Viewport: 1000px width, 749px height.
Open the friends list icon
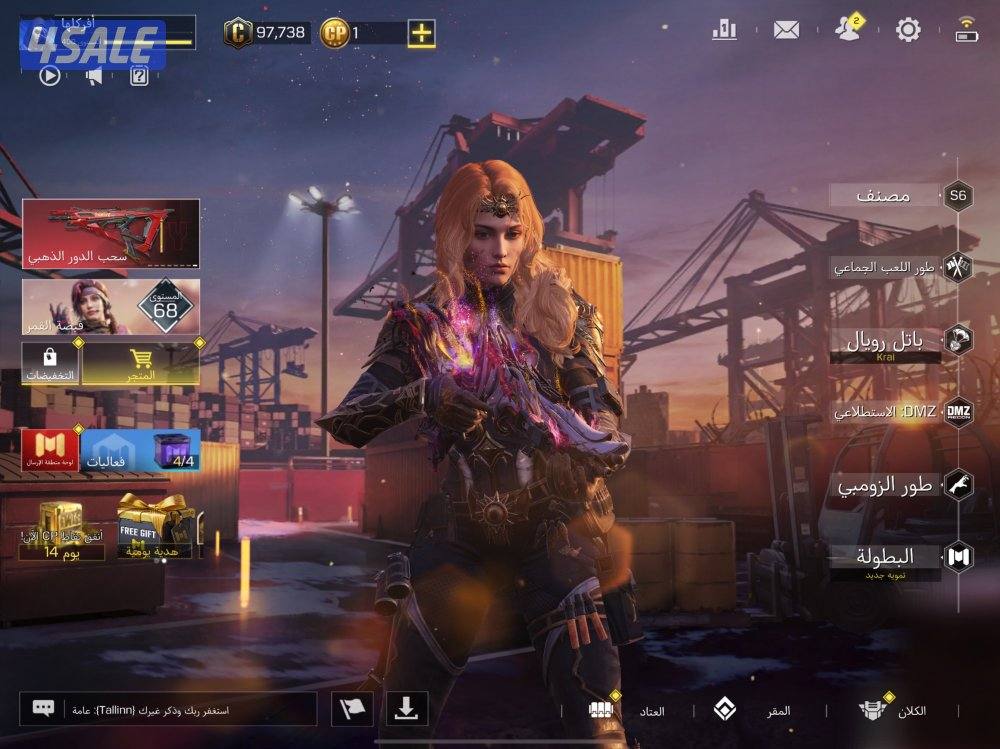click(x=847, y=29)
